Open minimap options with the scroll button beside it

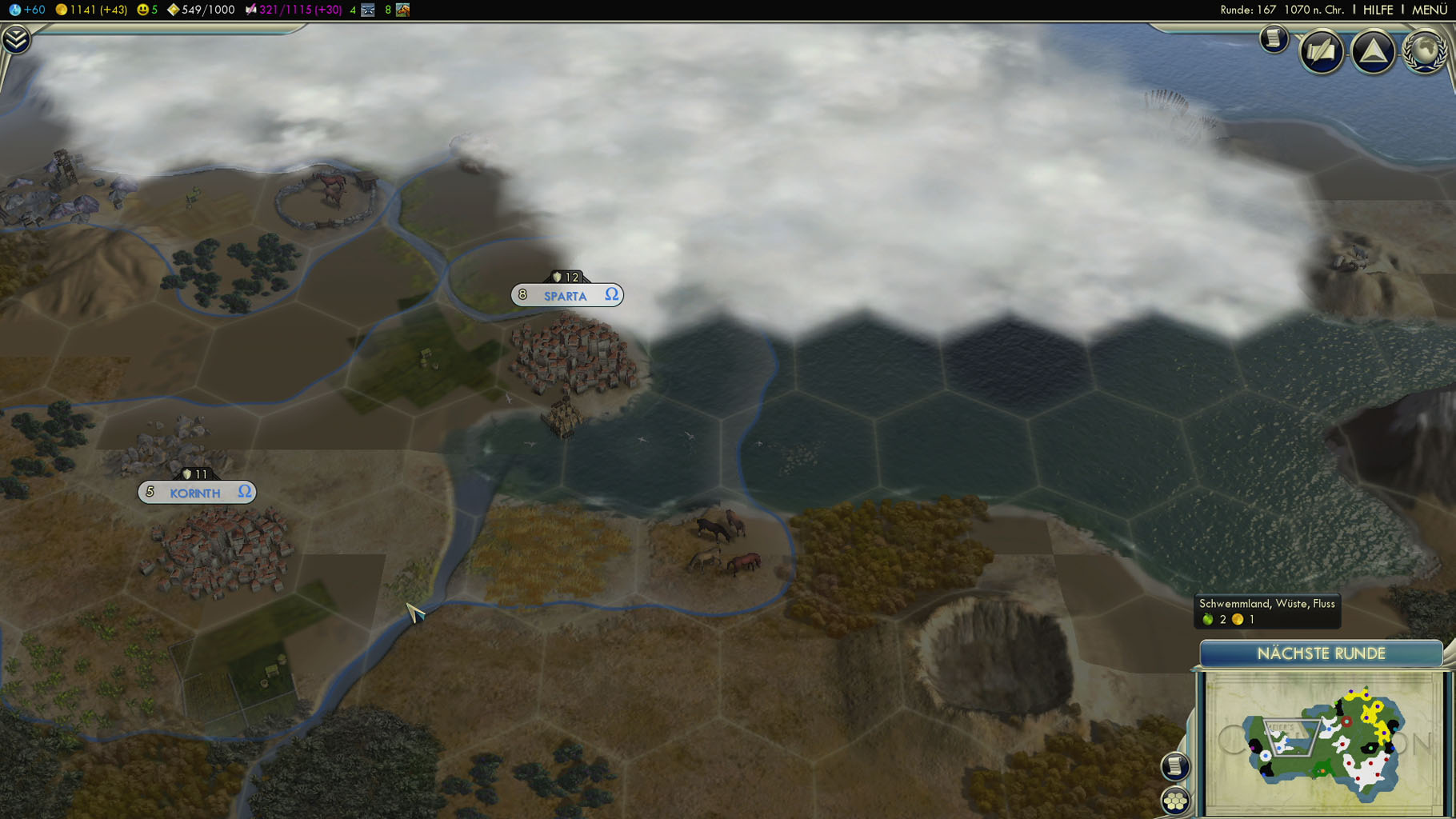tap(1175, 766)
